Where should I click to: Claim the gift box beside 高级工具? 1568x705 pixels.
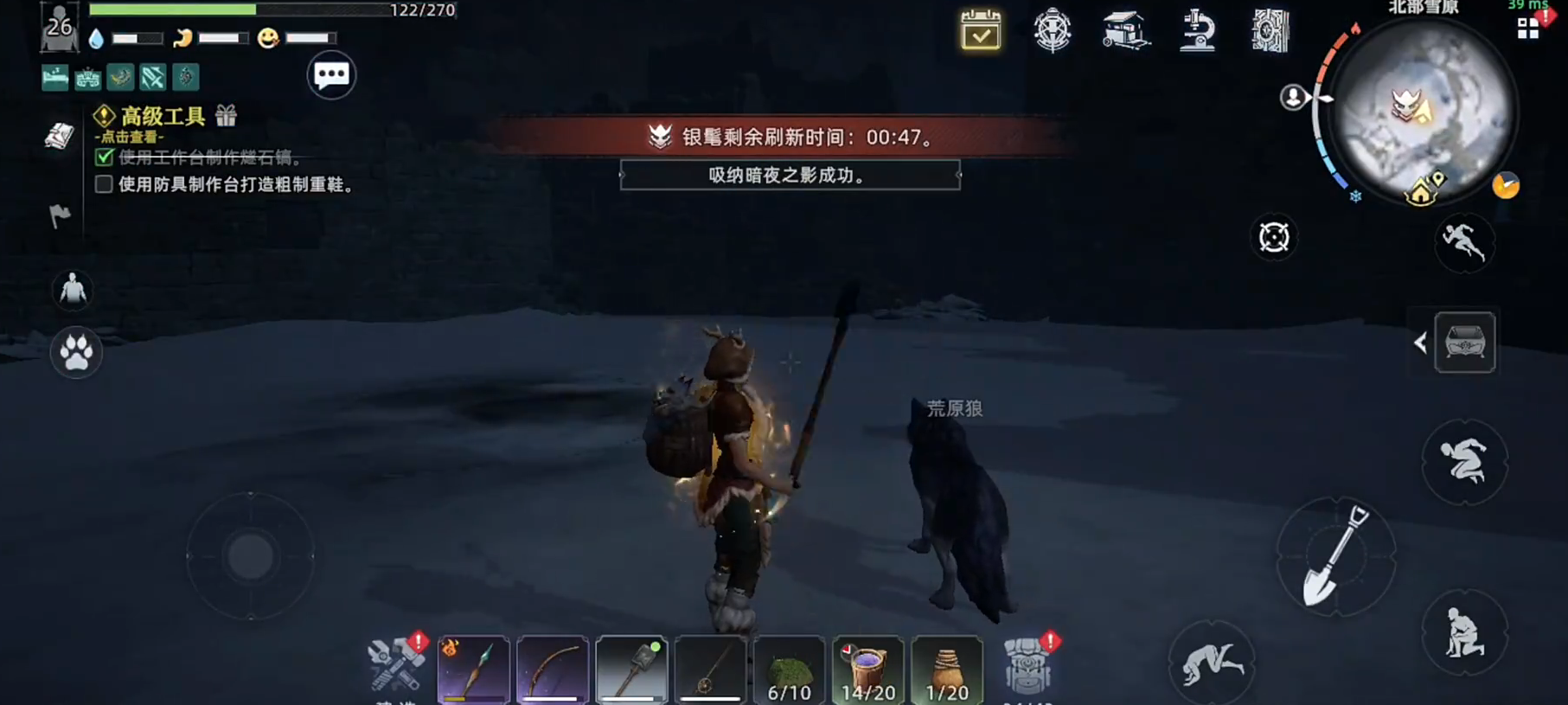click(225, 115)
